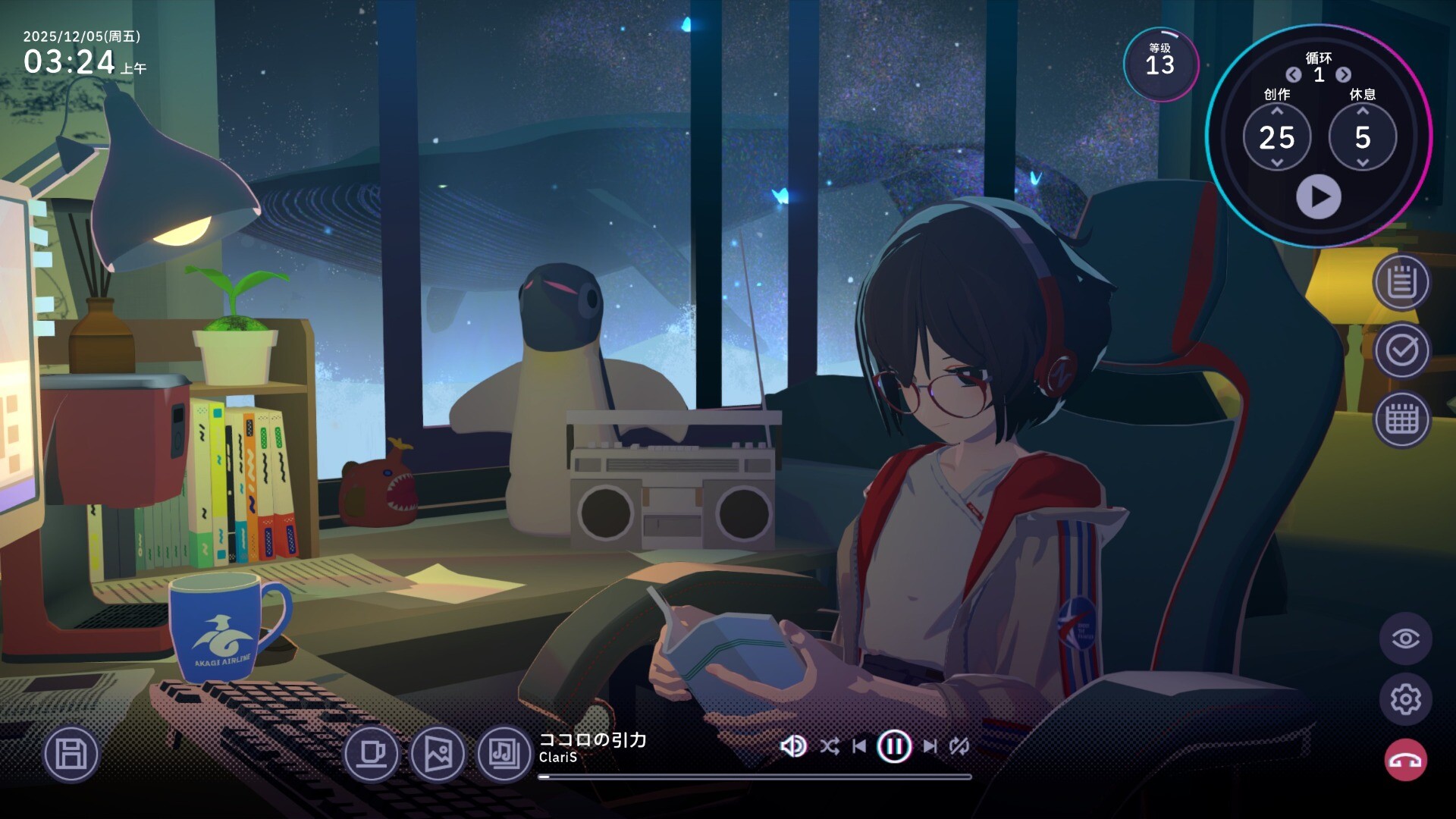The height and width of the screenshot is (819, 1456).
Task: Increase the 创作 work minutes with its up arrow
Action: click(1277, 111)
